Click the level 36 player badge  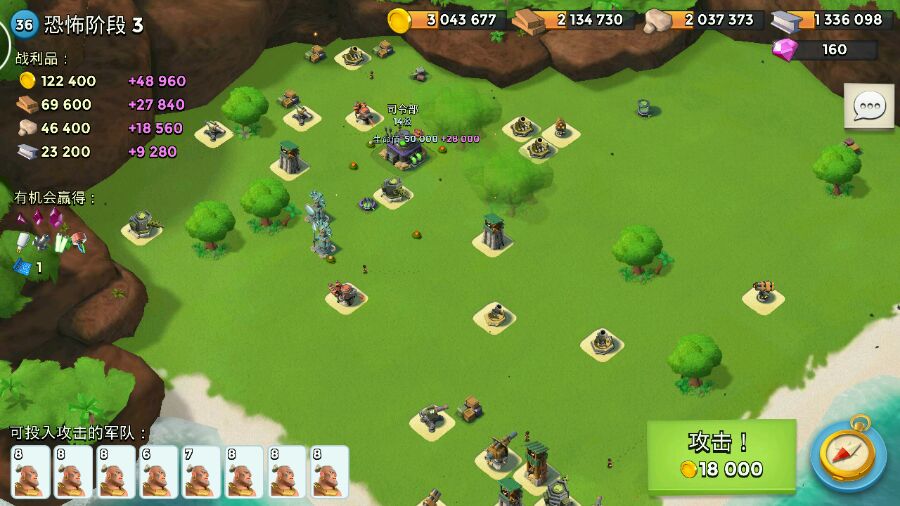coord(24,25)
